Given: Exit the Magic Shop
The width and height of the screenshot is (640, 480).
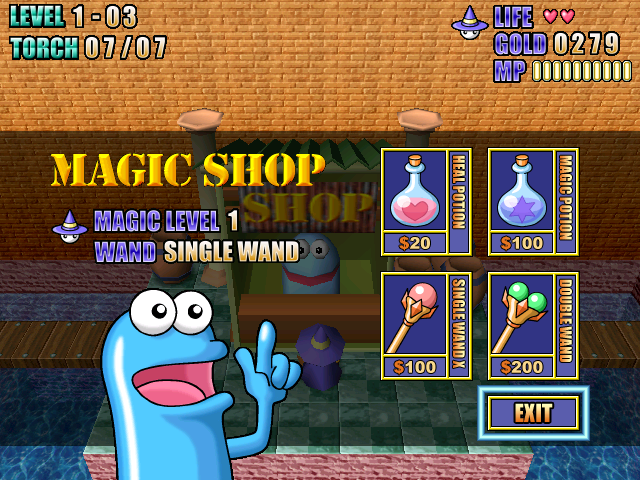Looking at the screenshot, I should tap(533, 412).
